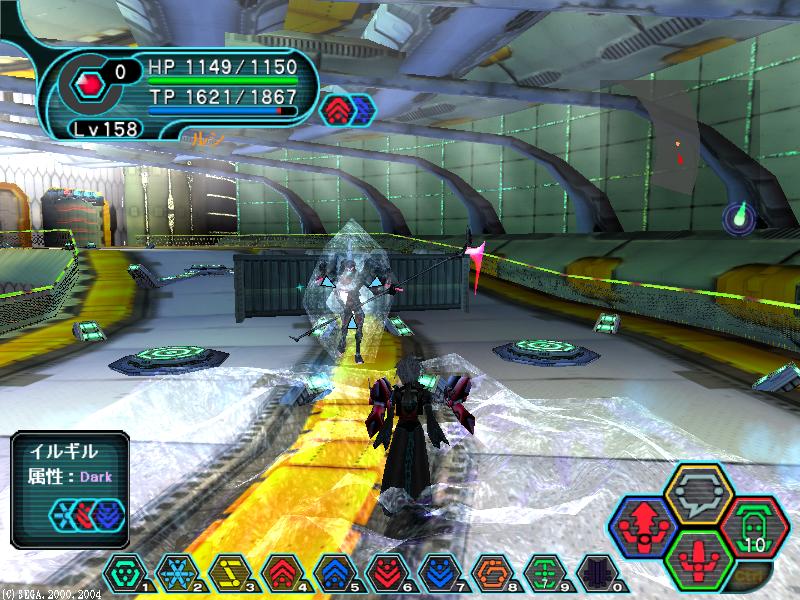Open the chat speech-bubble palette hexagon
The image size is (800, 600).
[x=699, y=493]
